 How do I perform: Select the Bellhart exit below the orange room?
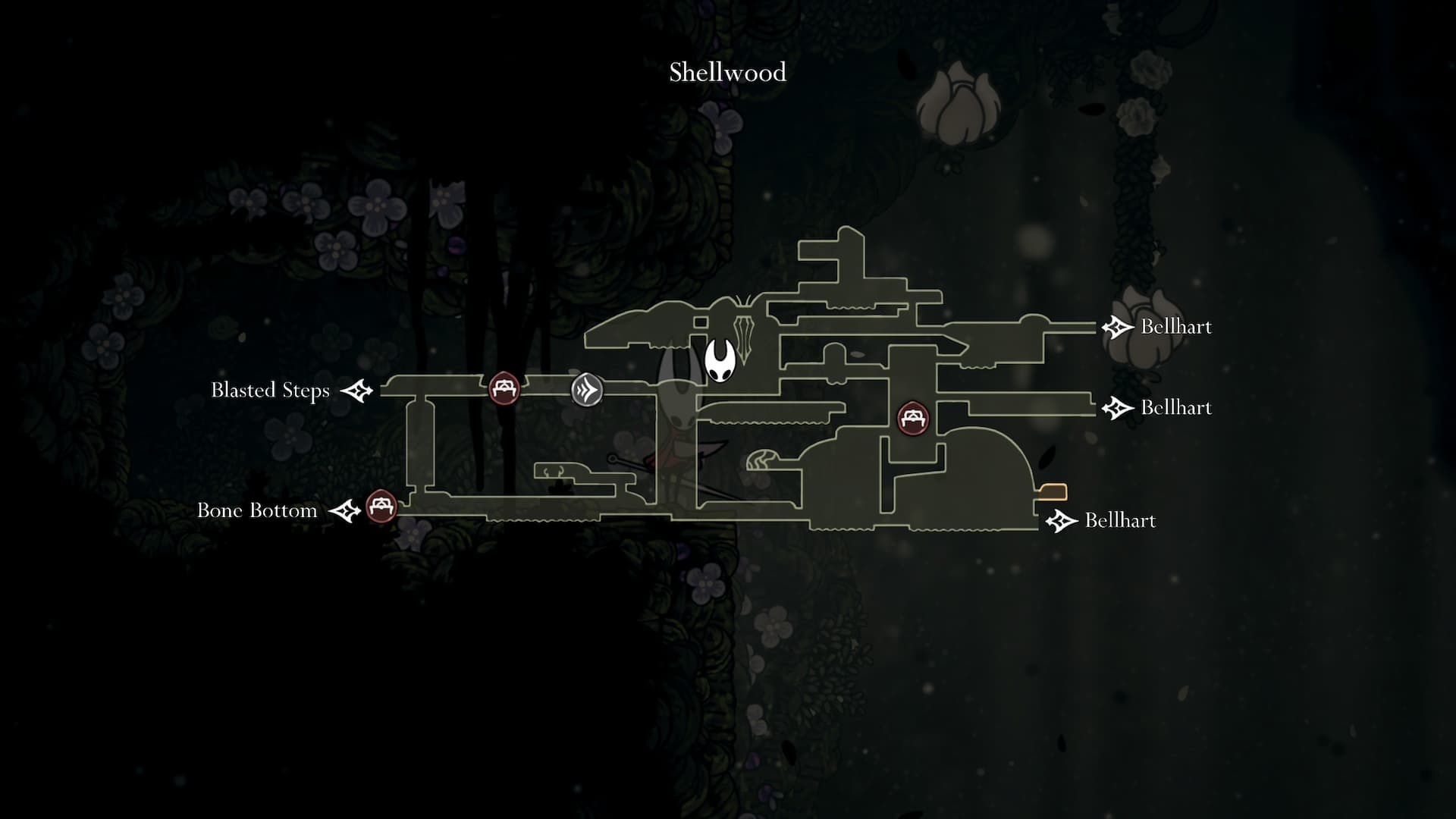(1061, 521)
